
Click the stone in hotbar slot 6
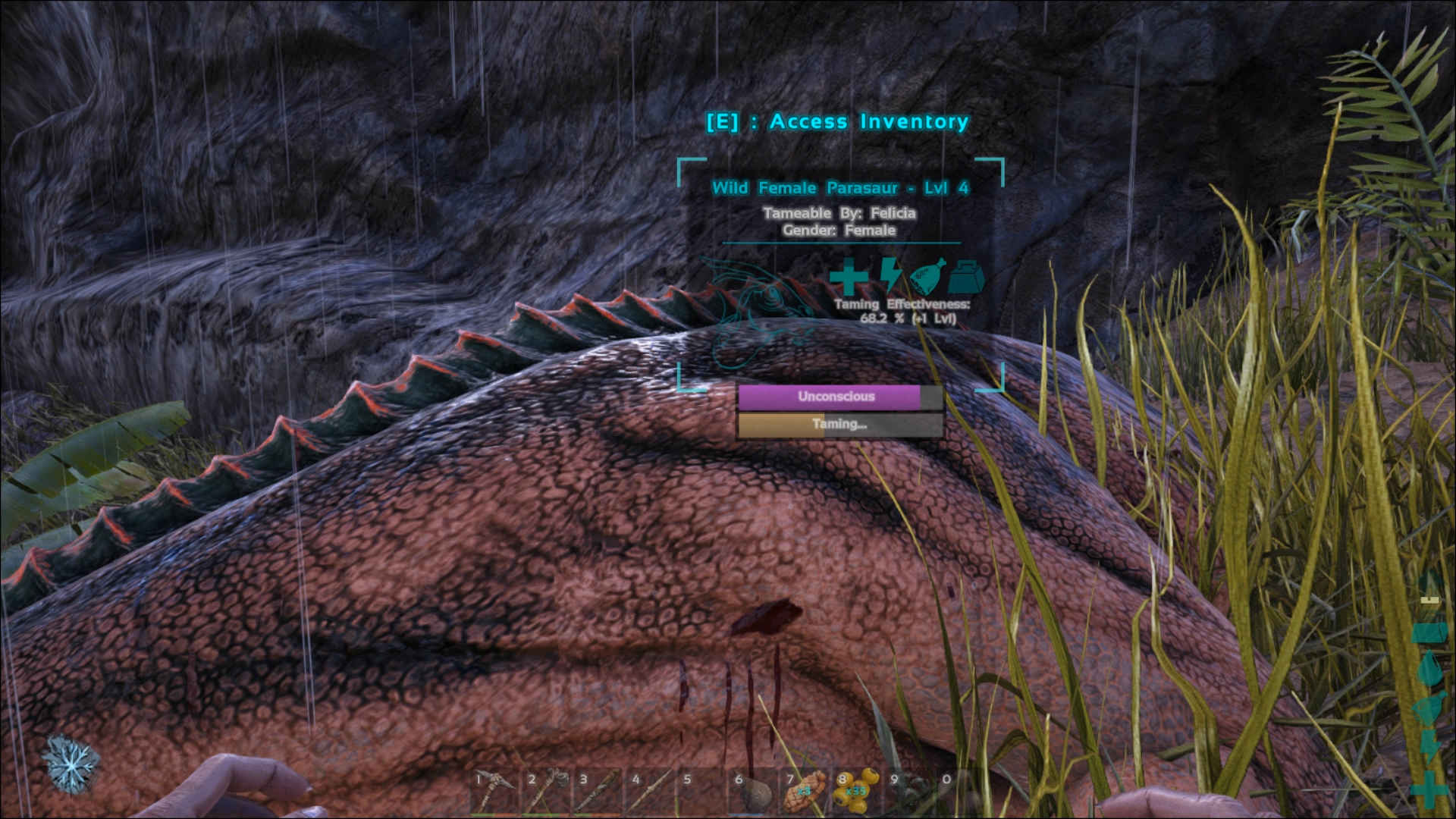[x=756, y=795]
